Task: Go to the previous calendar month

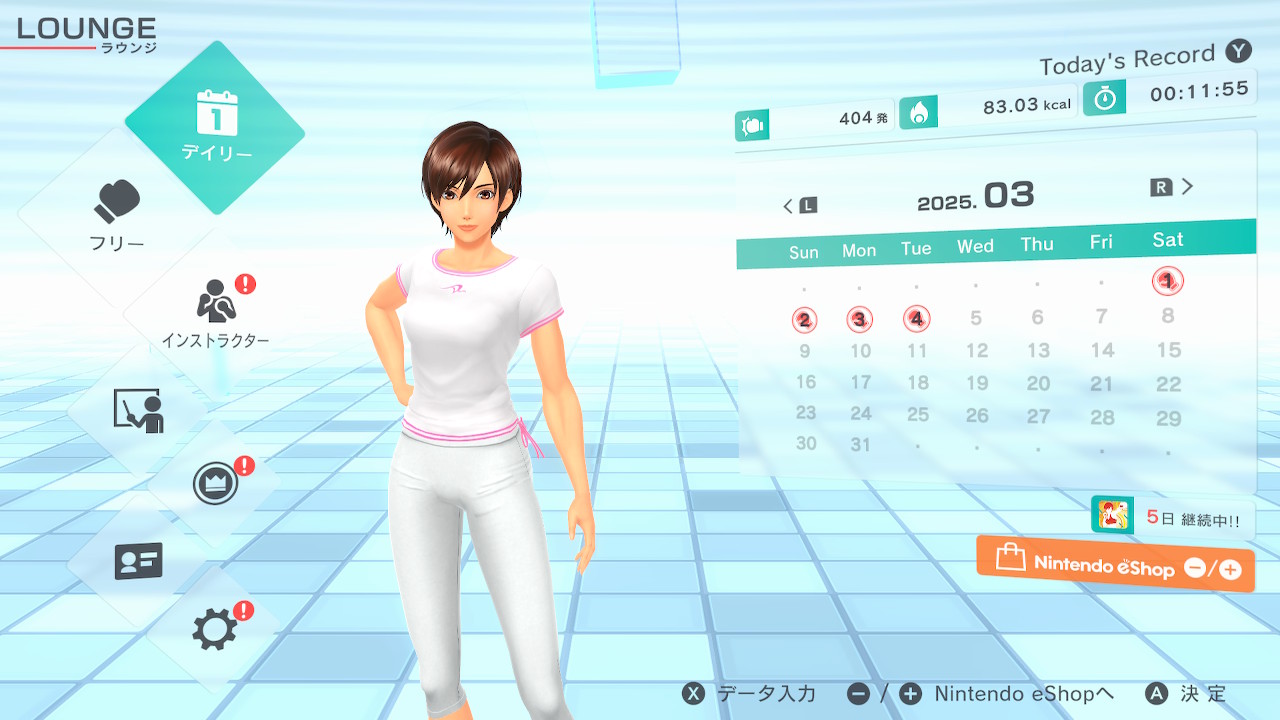Action: 799,206
